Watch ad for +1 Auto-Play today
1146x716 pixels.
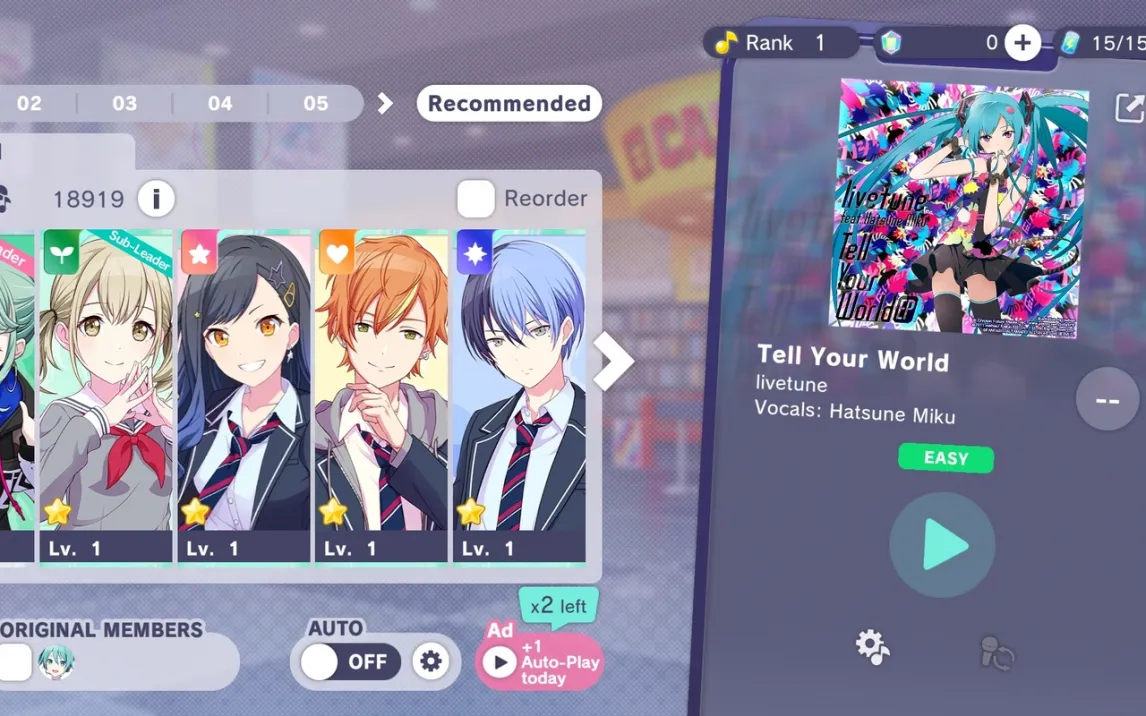click(x=540, y=661)
